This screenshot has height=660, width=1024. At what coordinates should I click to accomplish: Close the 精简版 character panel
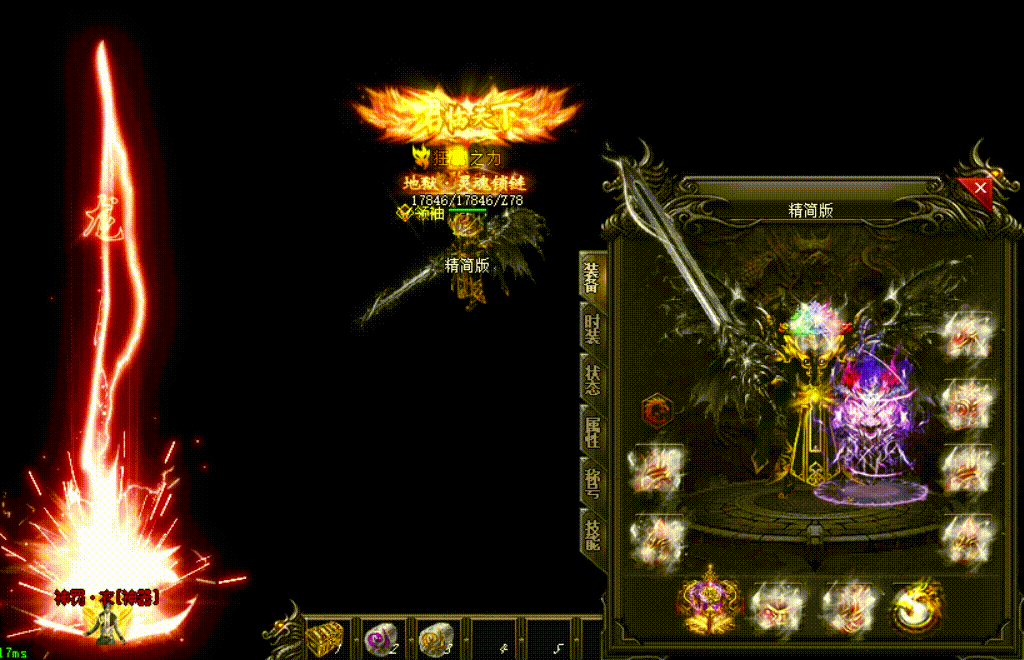980,188
